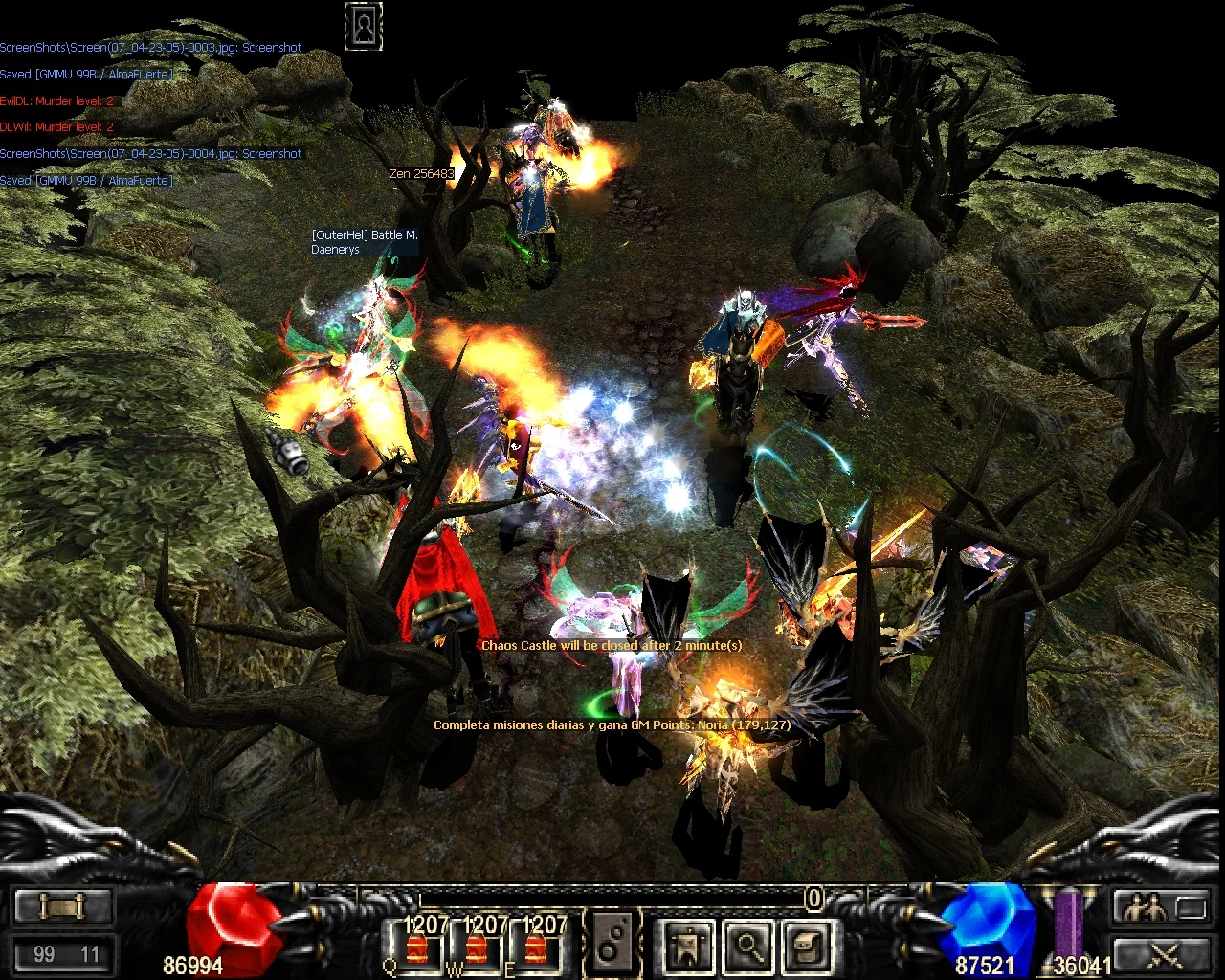
Task: Use the potion in the W slot
Action: tap(477, 946)
